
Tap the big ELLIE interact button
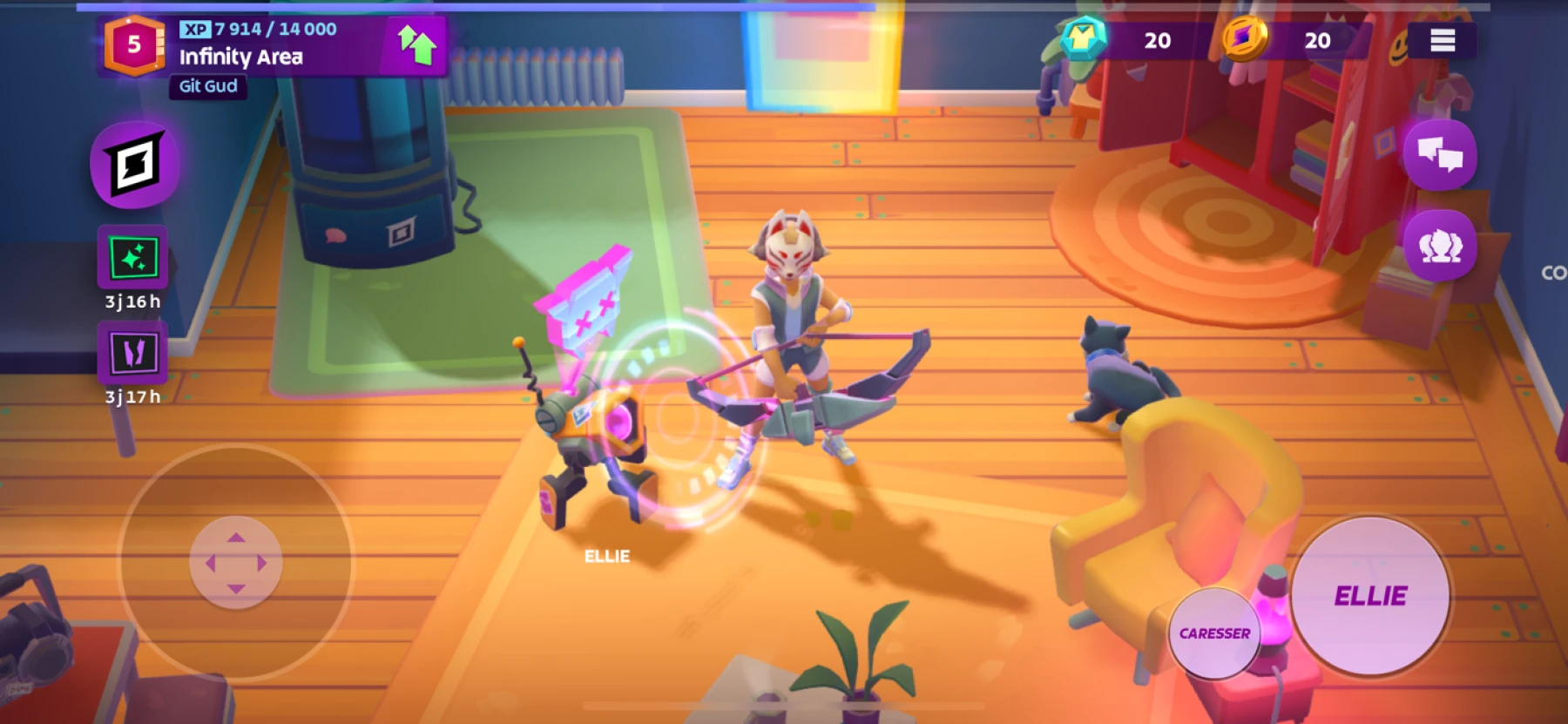1370,596
